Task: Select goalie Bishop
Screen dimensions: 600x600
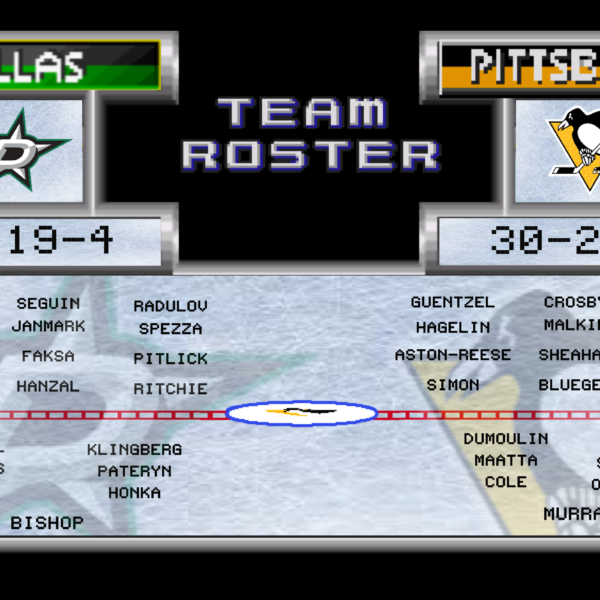Action: coord(47,523)
